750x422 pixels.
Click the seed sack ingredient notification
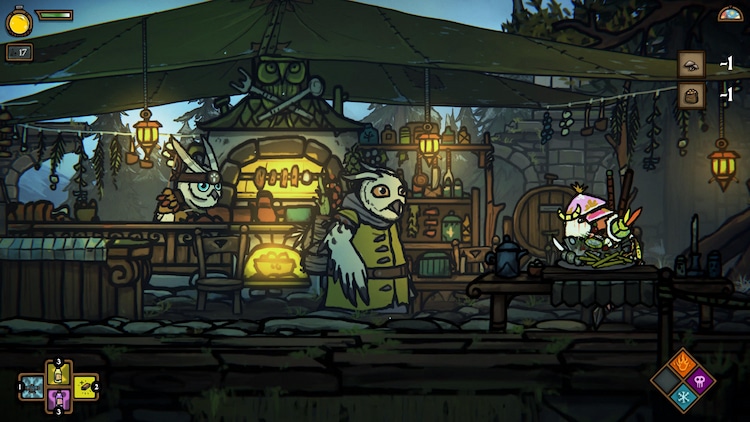pyautogui.click(x=691, y=95)
